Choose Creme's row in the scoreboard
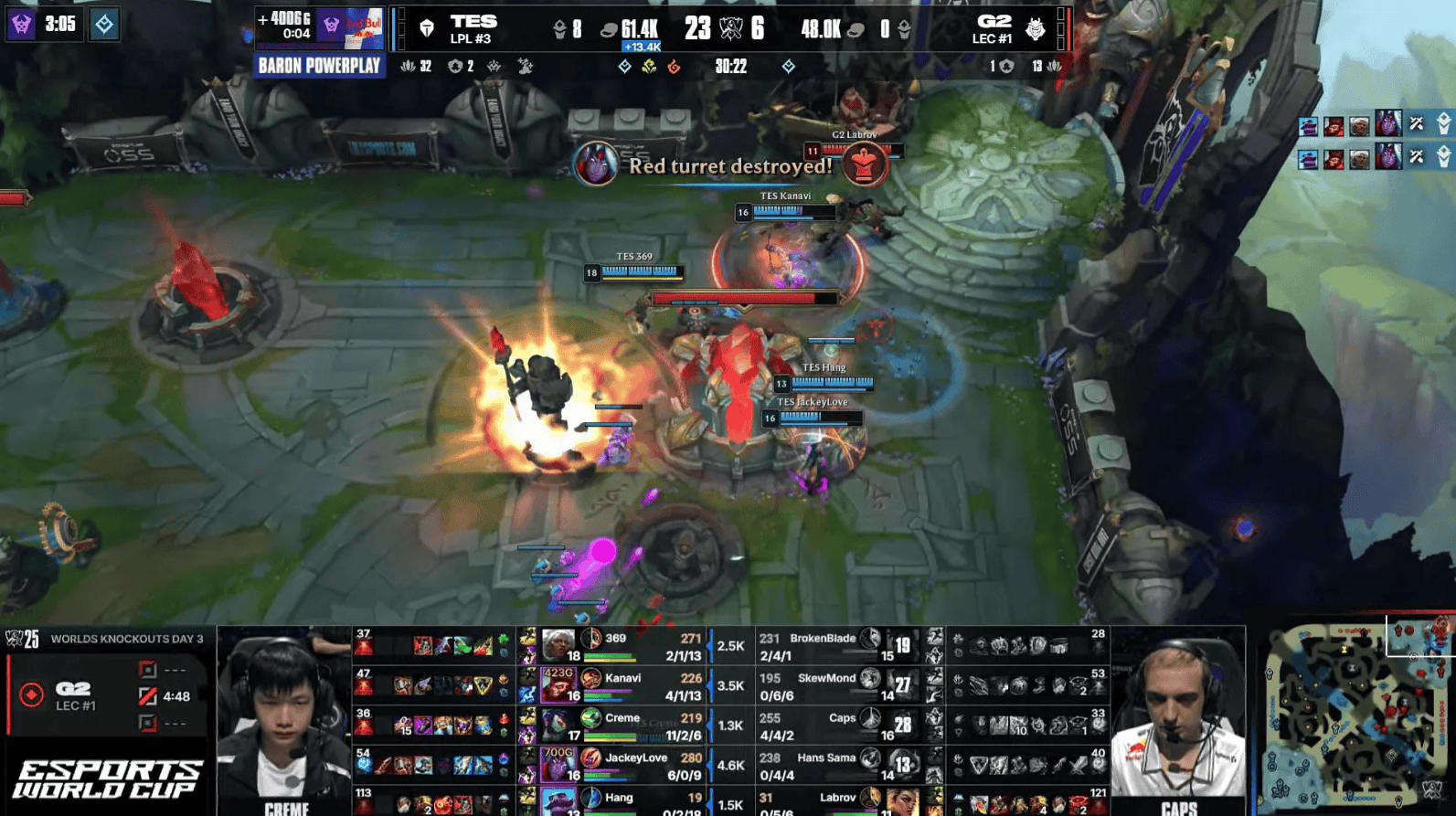This screenshot has height=816, width=1456. 622,725
